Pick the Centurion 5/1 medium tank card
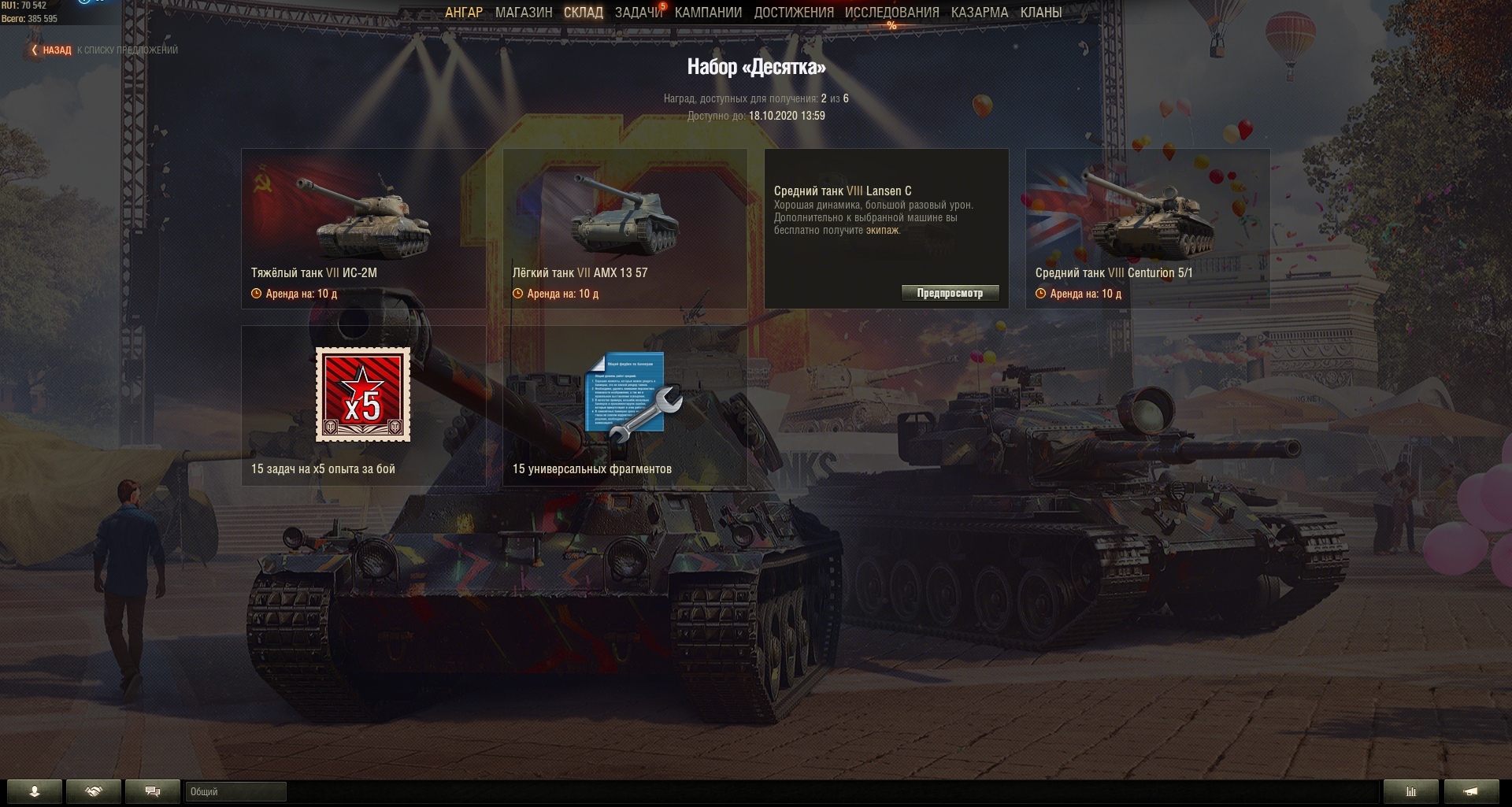 click(x=1147, y=228)
